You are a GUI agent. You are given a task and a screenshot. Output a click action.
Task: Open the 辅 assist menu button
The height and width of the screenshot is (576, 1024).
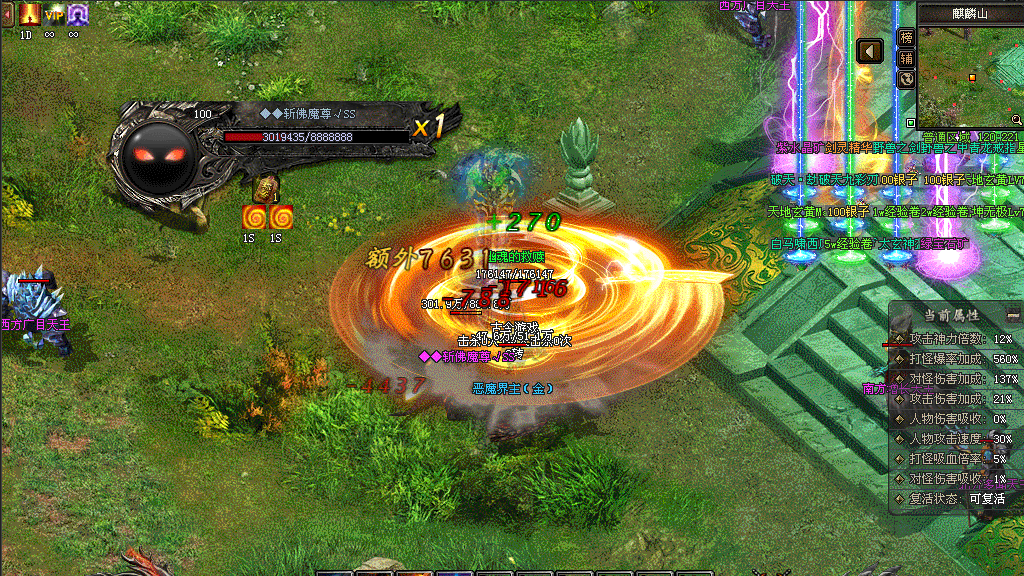tap(906, 58)
